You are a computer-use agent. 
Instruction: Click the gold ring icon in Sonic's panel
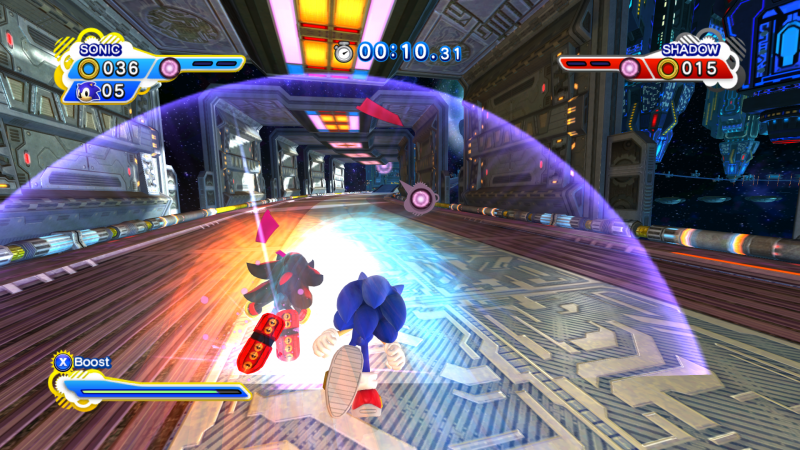pos(89,69)
